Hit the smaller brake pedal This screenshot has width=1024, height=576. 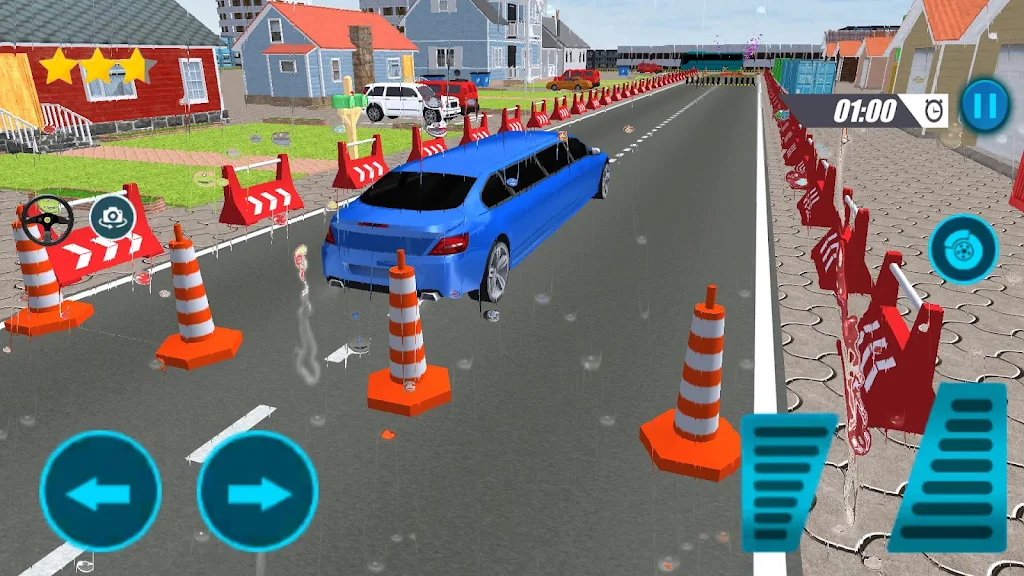pos(787,482)
